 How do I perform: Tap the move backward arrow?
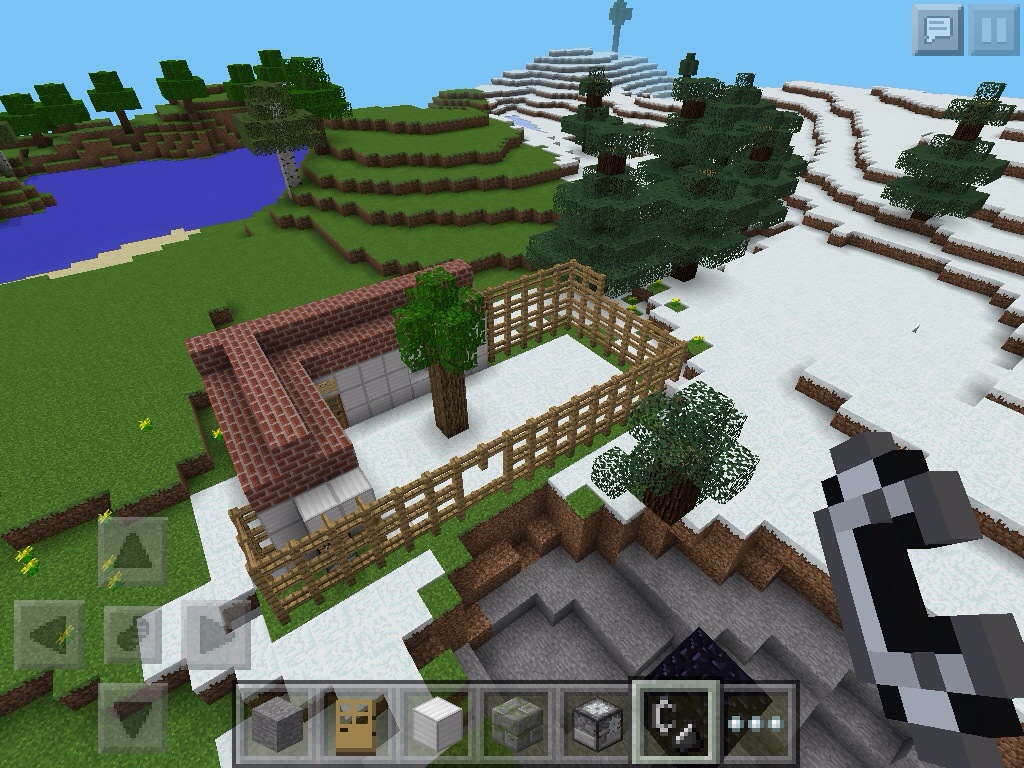(132, 716)
